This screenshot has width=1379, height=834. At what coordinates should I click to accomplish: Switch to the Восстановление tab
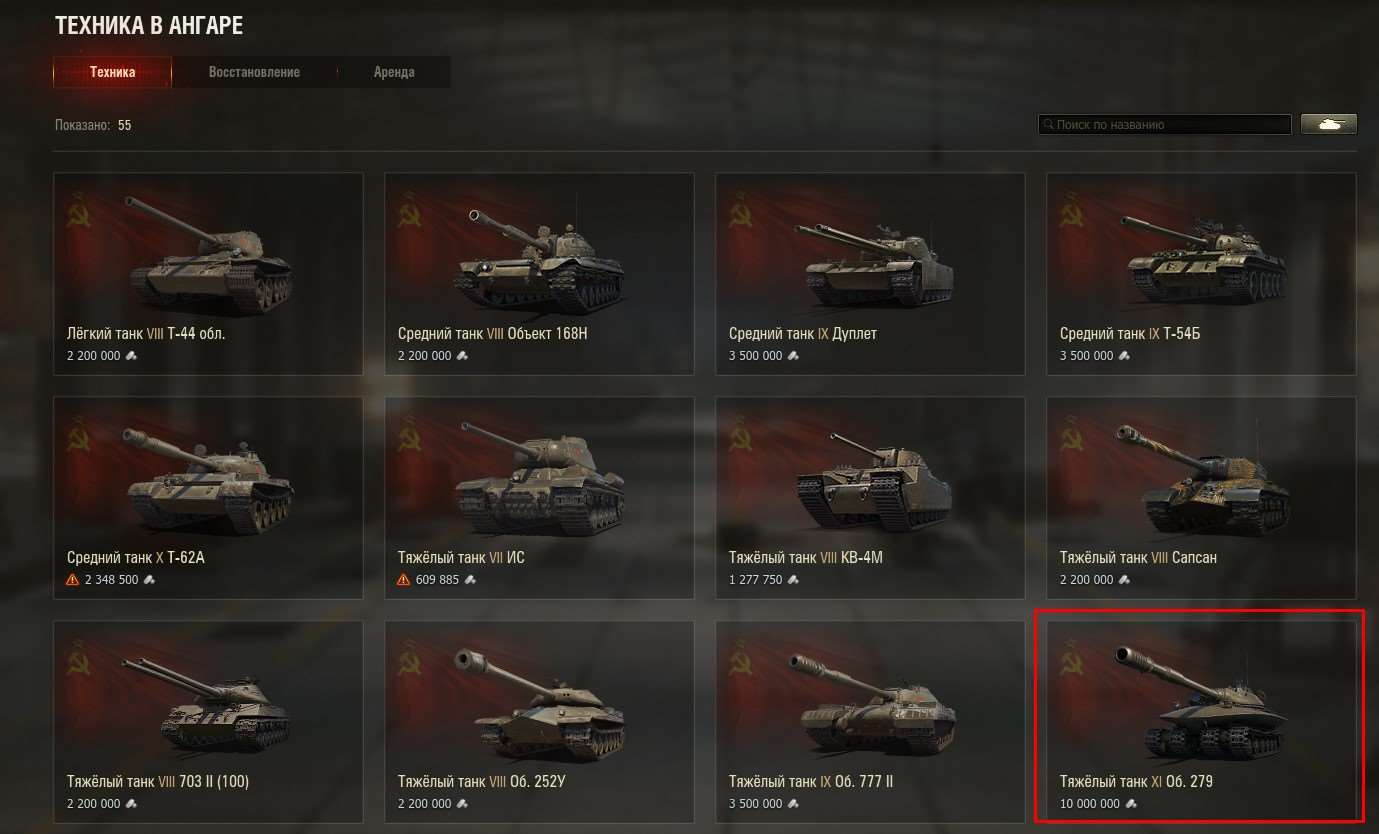[254, 71]
